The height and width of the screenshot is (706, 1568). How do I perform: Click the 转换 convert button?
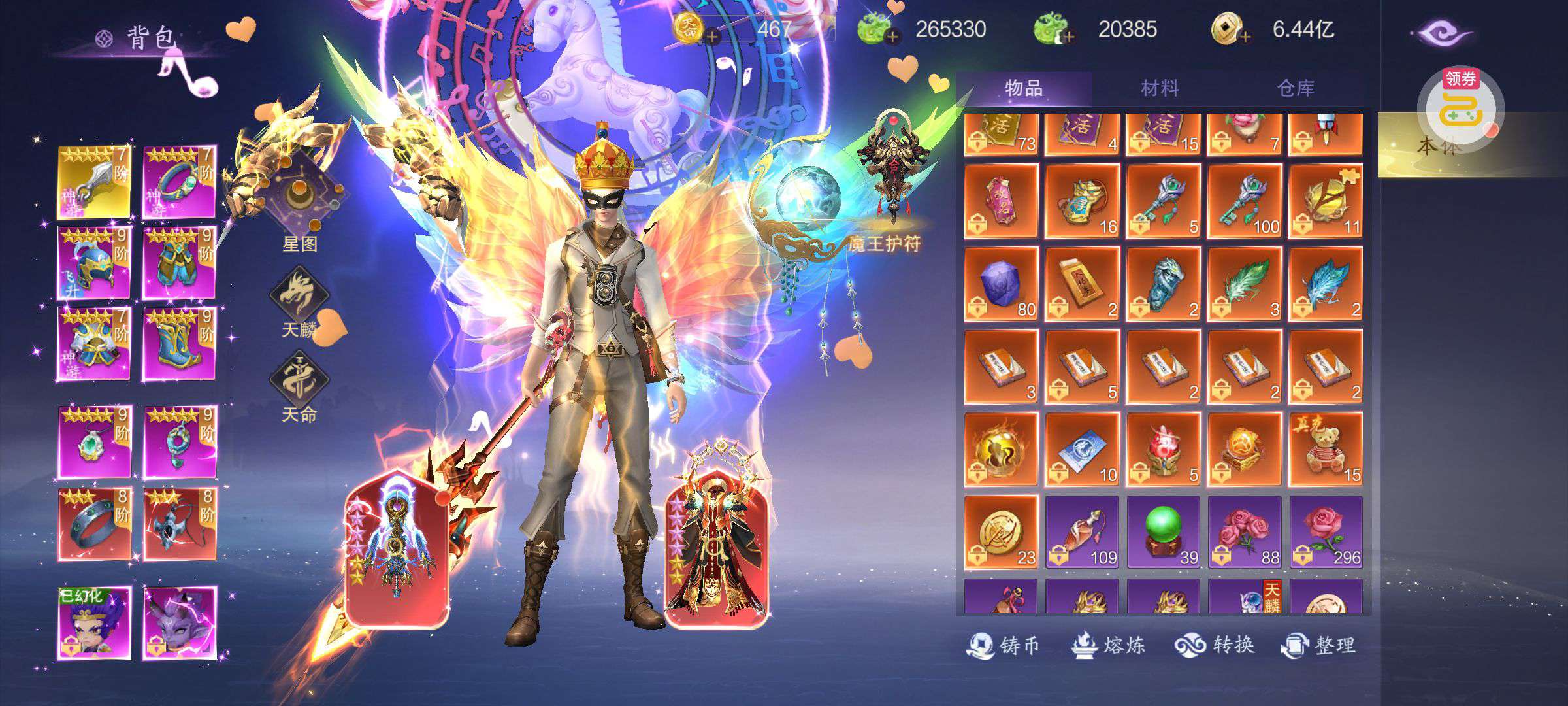click(x=1215, y=645)
